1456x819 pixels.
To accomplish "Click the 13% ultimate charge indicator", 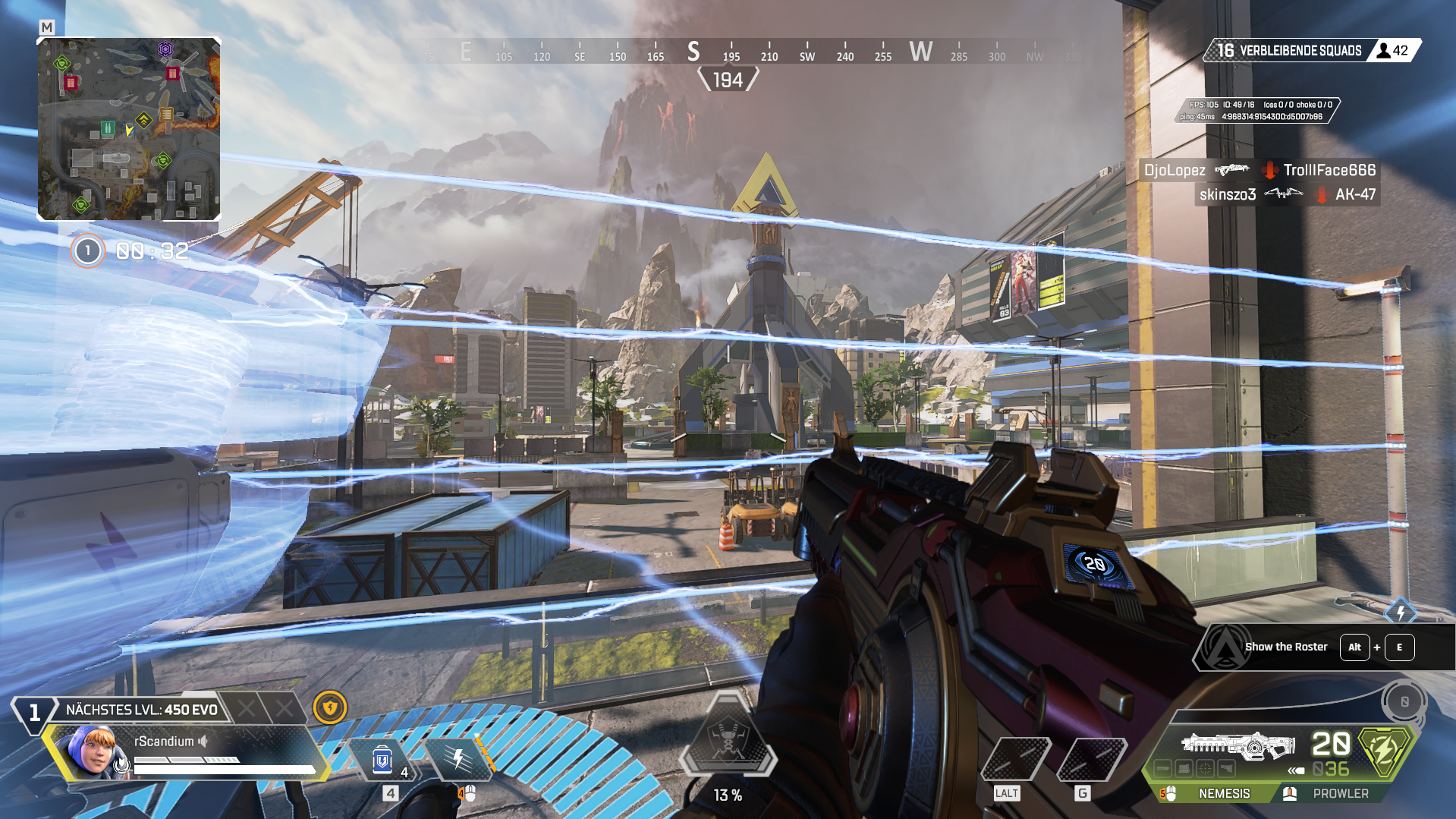I will tap(727, 795).
